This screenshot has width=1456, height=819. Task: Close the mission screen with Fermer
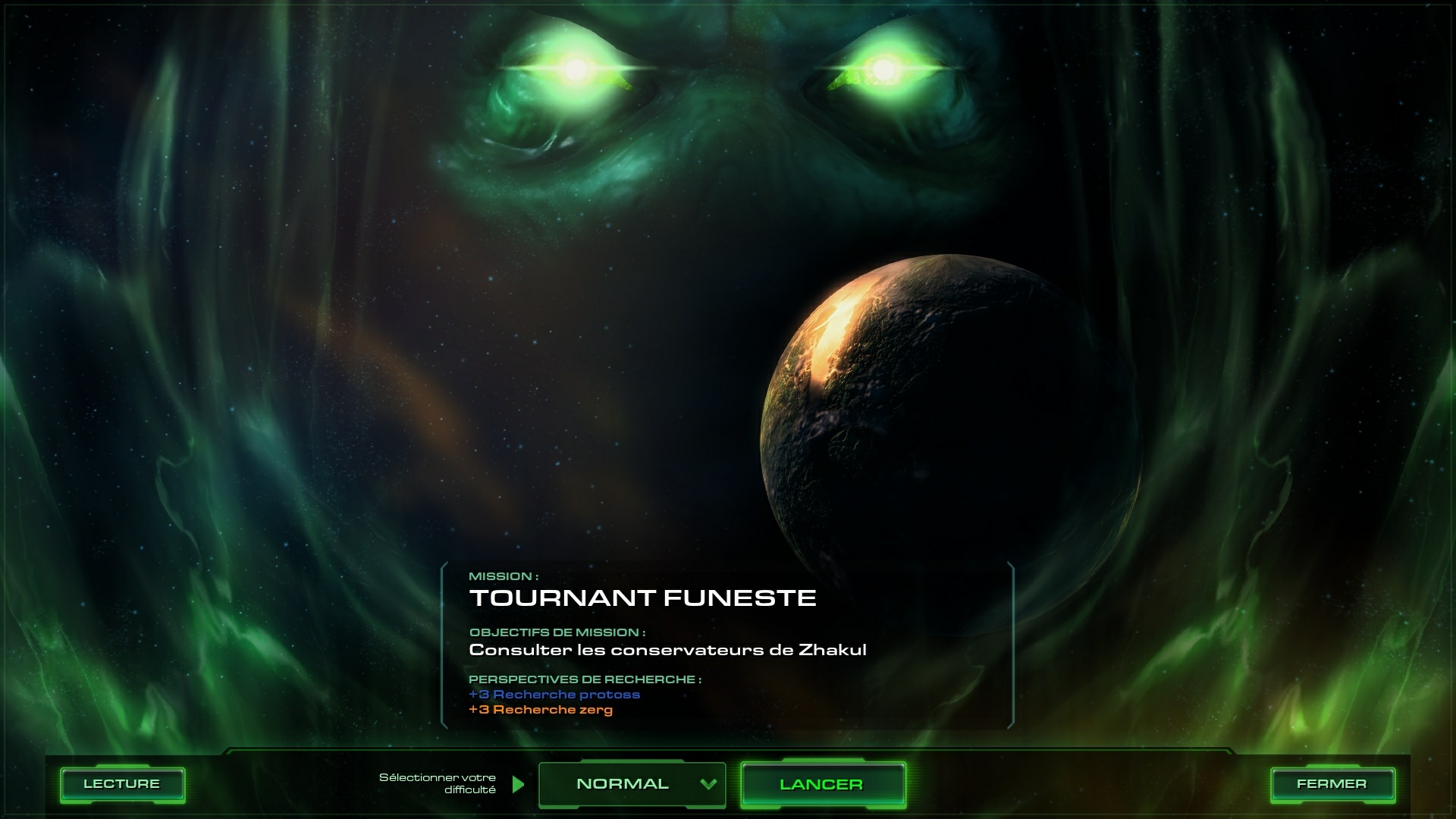(1332, 784)
